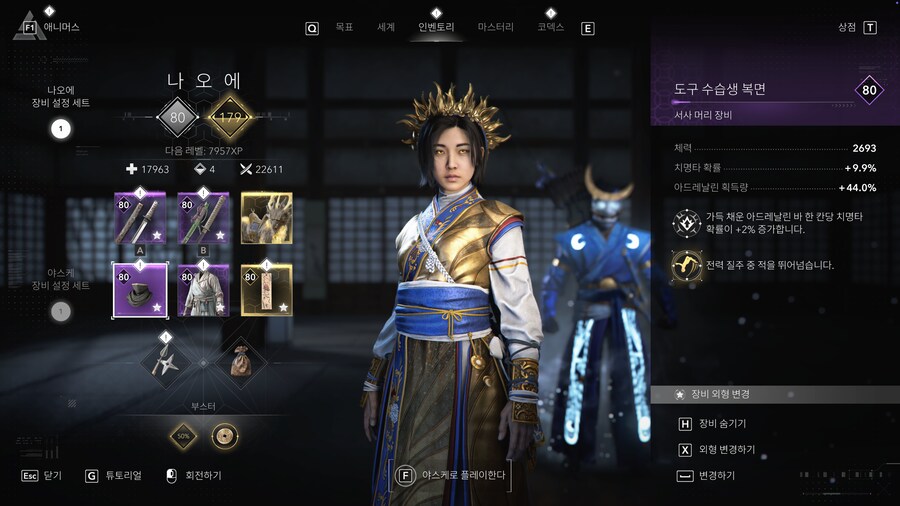The image size is (900, 506).
Task: Choose Yasuke's equipment loadout set 1
Action: point(60,311)
